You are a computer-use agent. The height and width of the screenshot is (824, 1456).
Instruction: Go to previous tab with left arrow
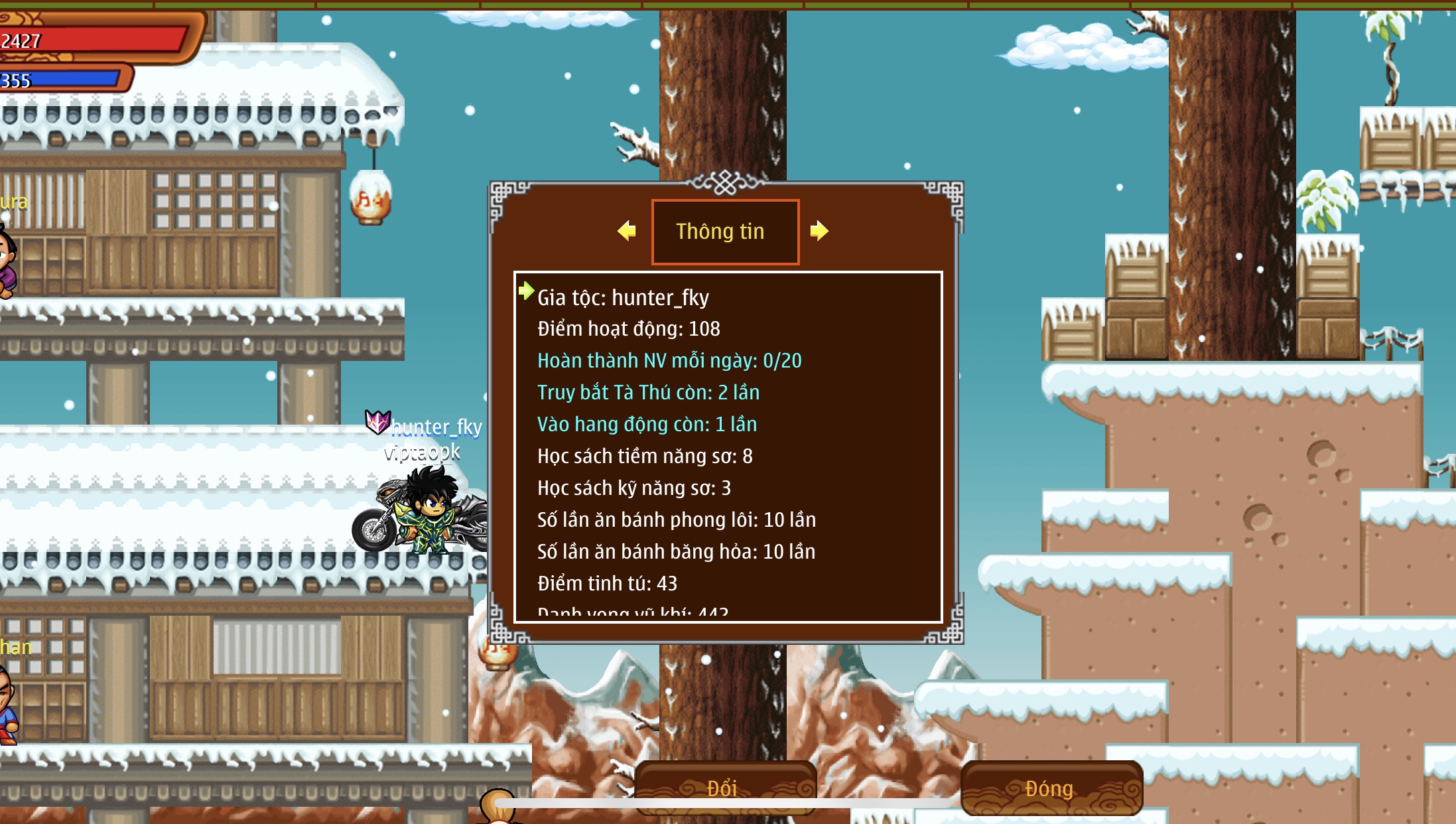(626, 231)
